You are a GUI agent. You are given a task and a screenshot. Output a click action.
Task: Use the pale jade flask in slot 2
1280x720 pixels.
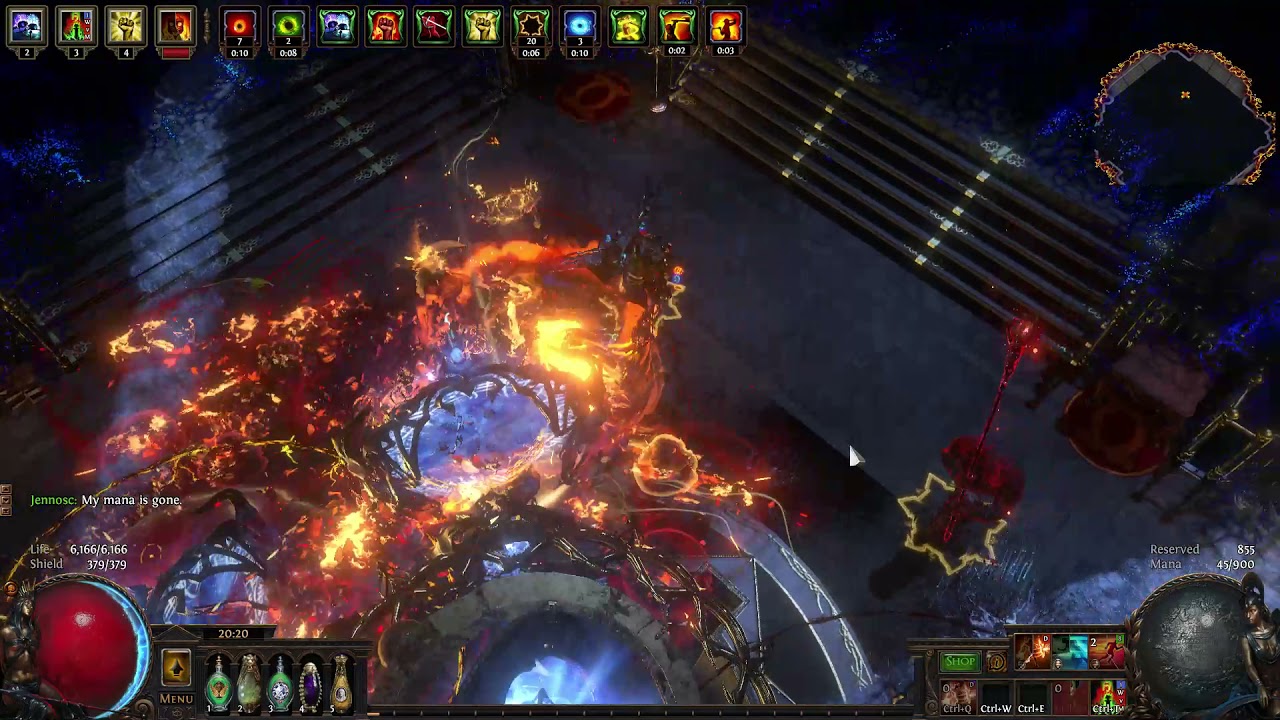(249, 684)
